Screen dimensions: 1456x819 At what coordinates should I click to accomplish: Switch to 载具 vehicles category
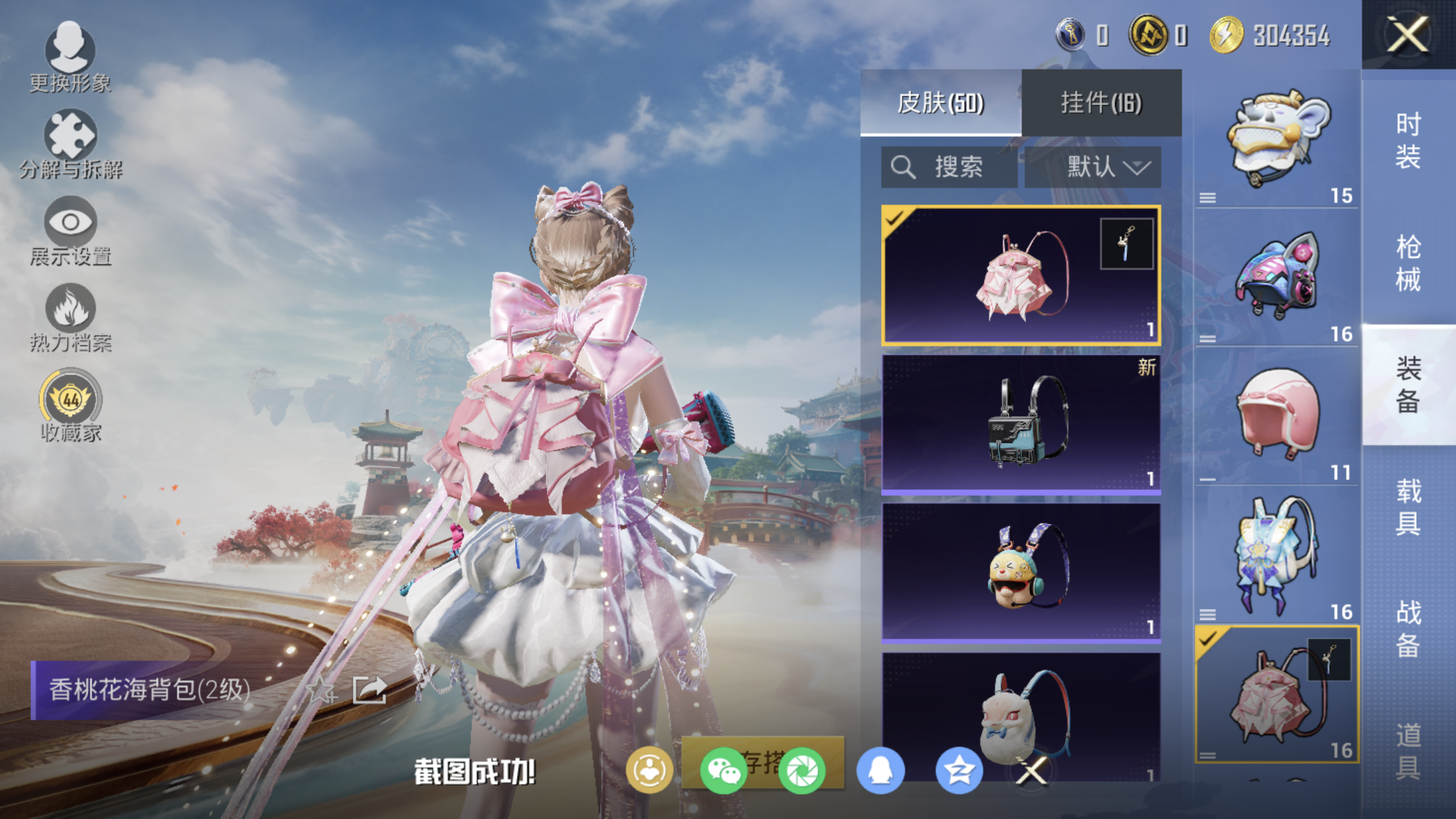[1408, 507]
